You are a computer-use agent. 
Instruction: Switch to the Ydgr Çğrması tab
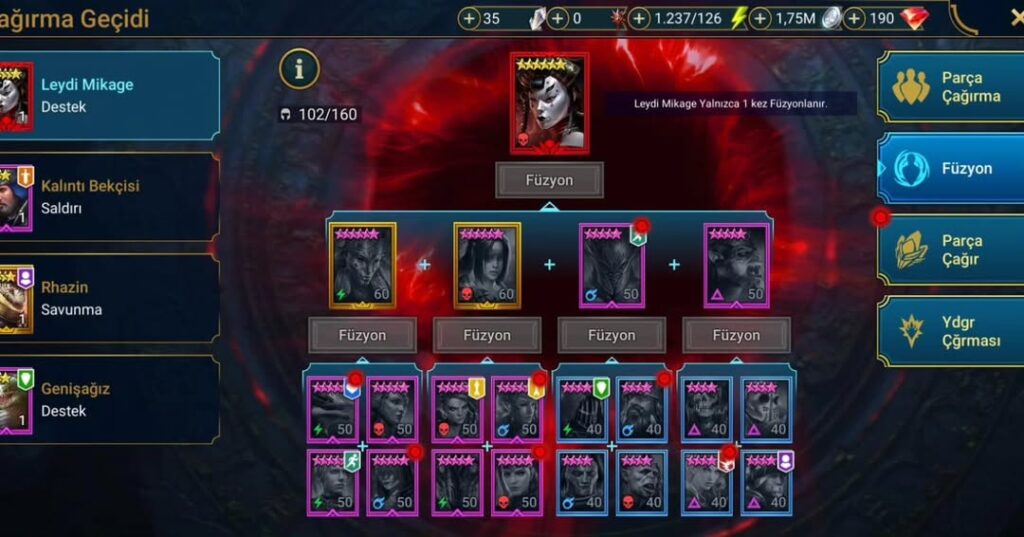coord(950,331)
